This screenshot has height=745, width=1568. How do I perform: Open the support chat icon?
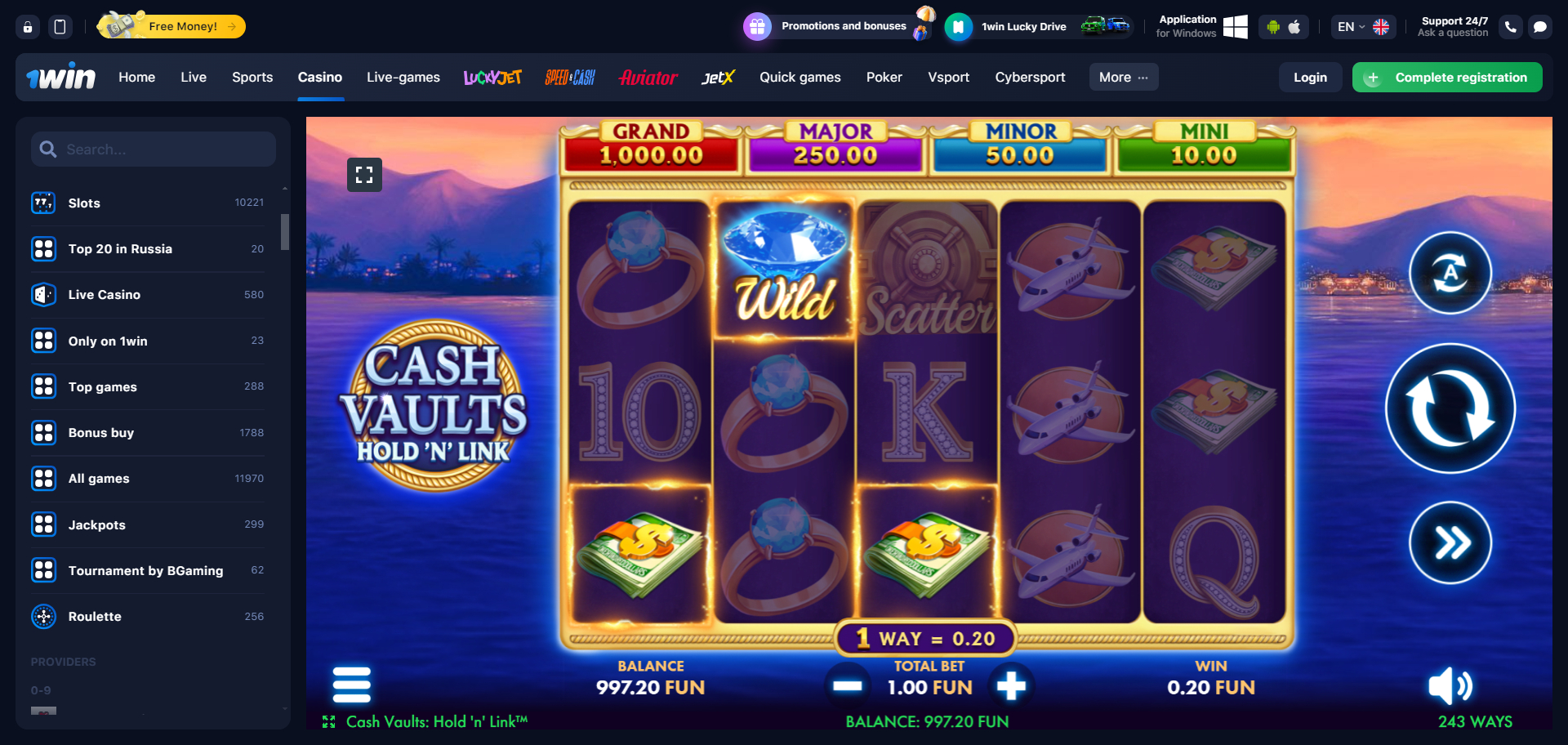click(x=1540, y=26)
